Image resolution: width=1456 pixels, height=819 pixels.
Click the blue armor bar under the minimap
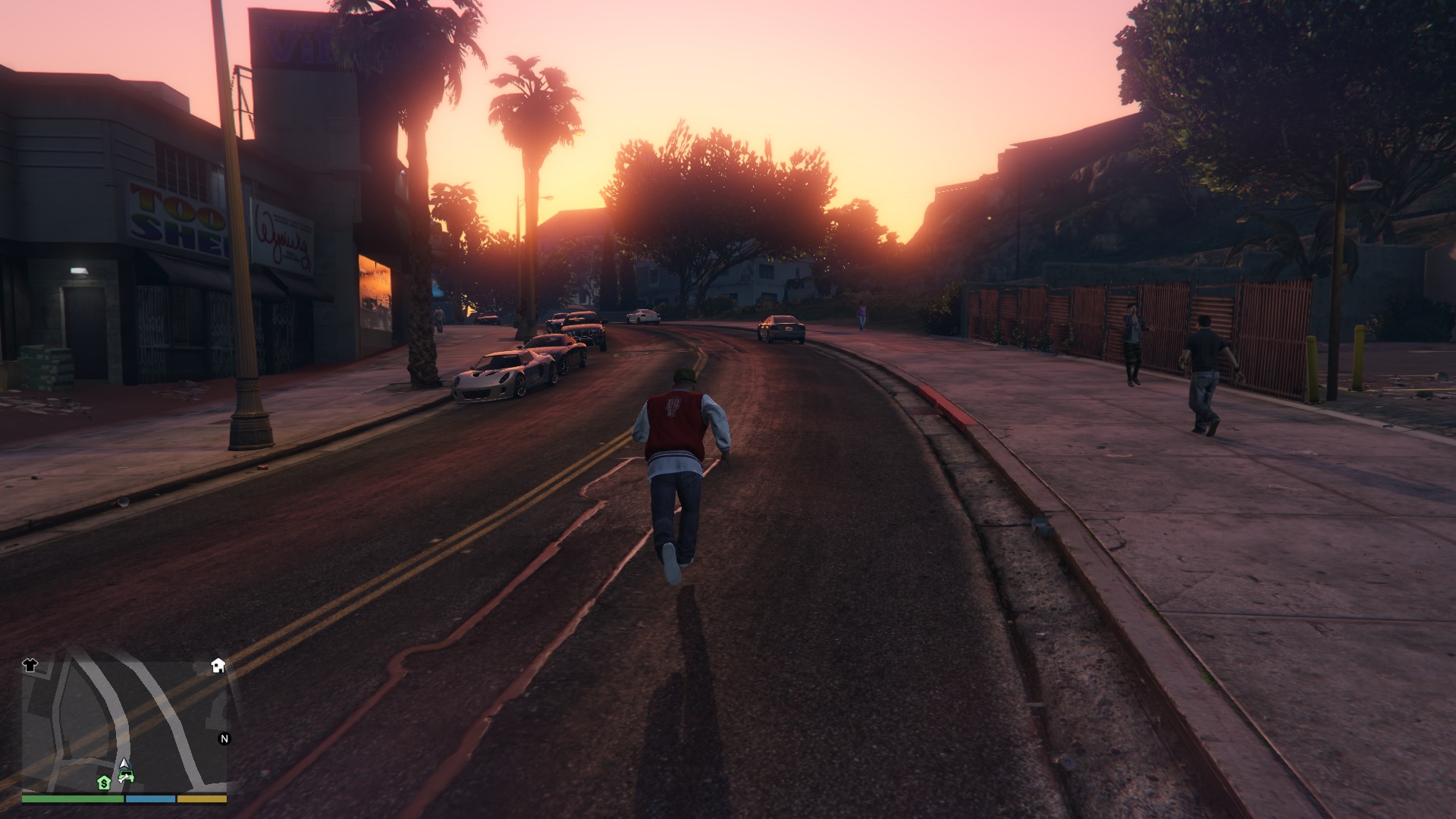point(150,799)
